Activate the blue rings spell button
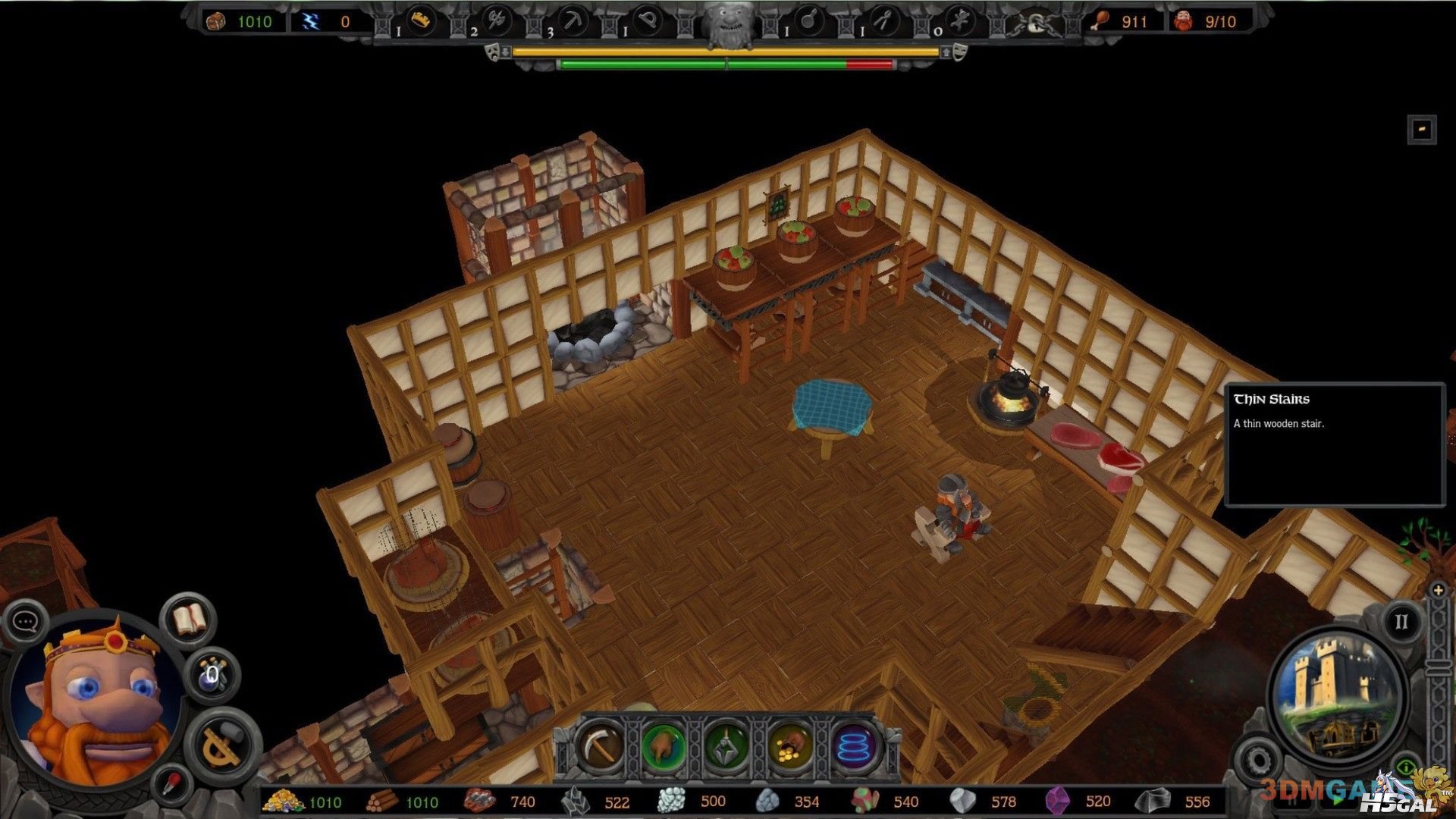This screenshot has width=1456, height=819. click(x=854, y=746)
